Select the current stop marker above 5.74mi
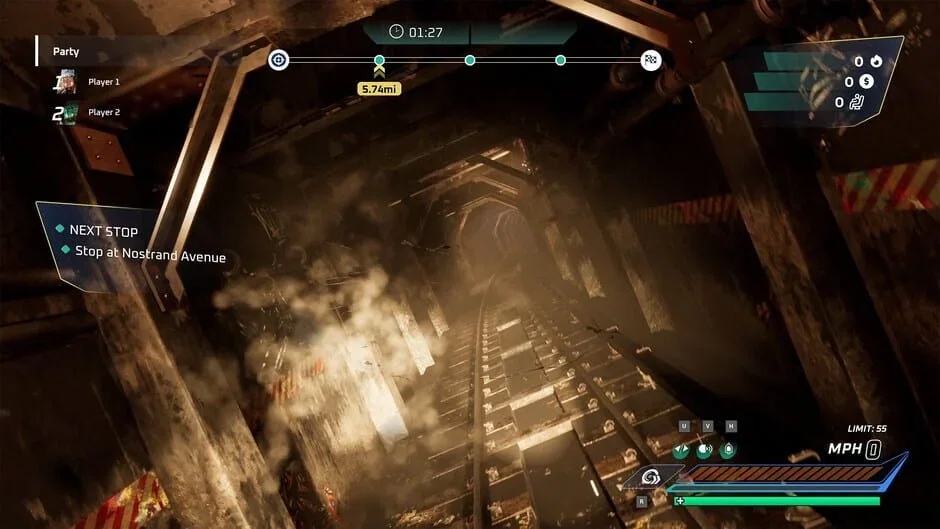The height and width of the screenshot is (529, 940). point(379,61)
